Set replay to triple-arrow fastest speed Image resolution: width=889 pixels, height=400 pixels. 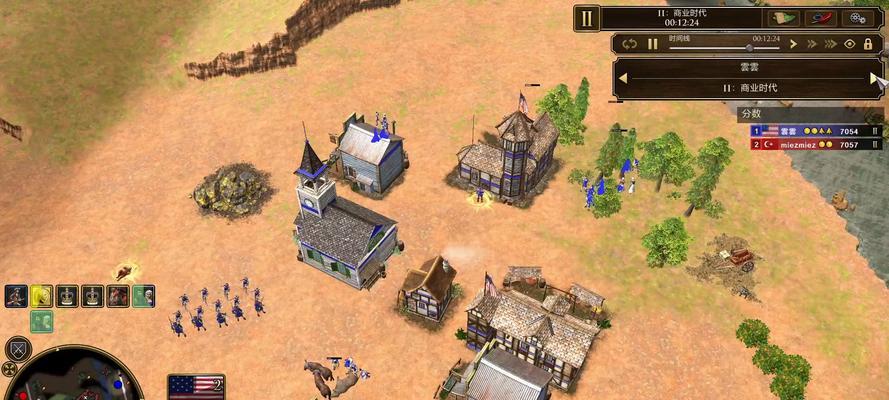coord(831,44)
